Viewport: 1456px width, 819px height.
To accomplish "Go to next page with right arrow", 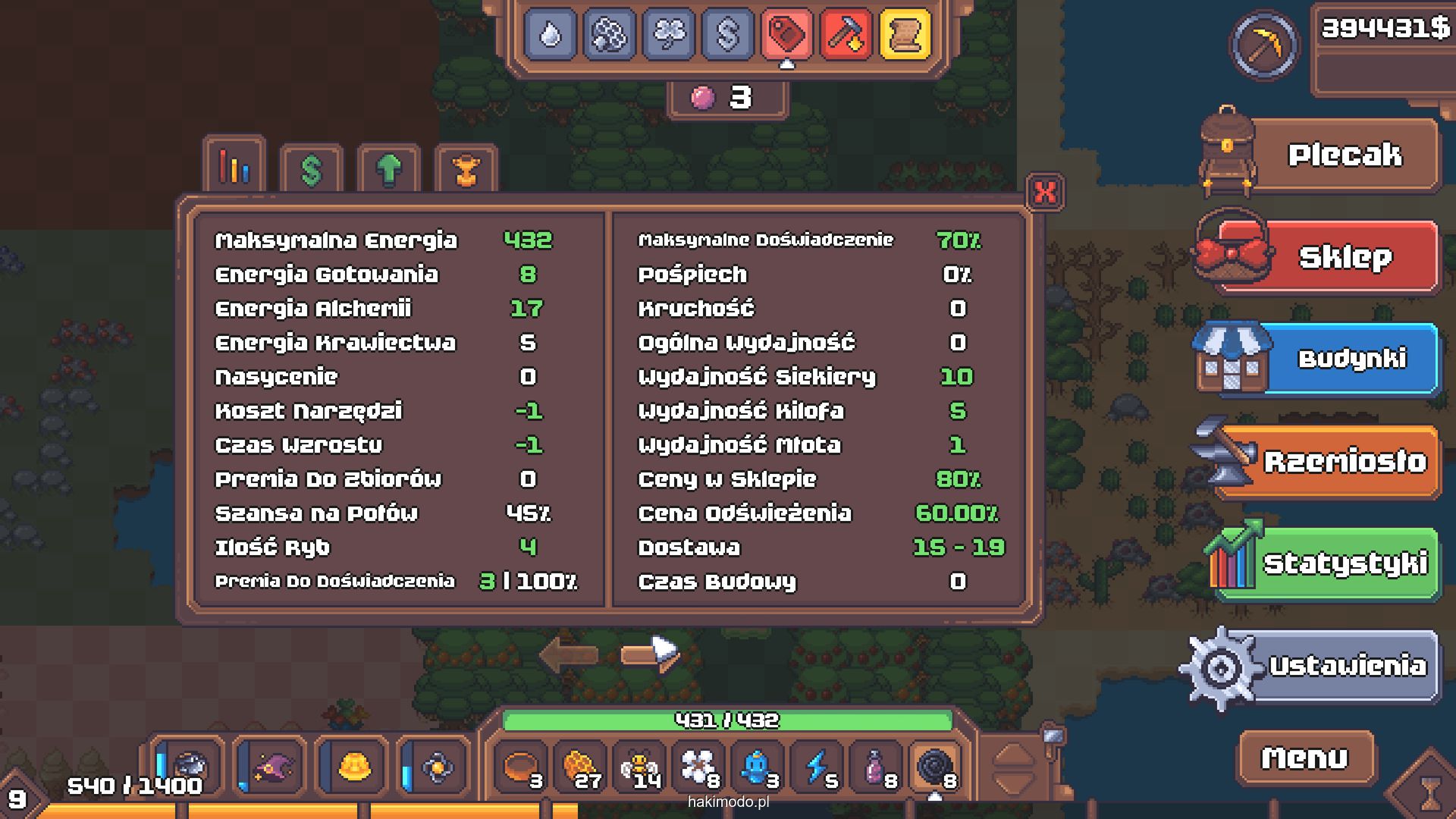I will click(649, 654).
